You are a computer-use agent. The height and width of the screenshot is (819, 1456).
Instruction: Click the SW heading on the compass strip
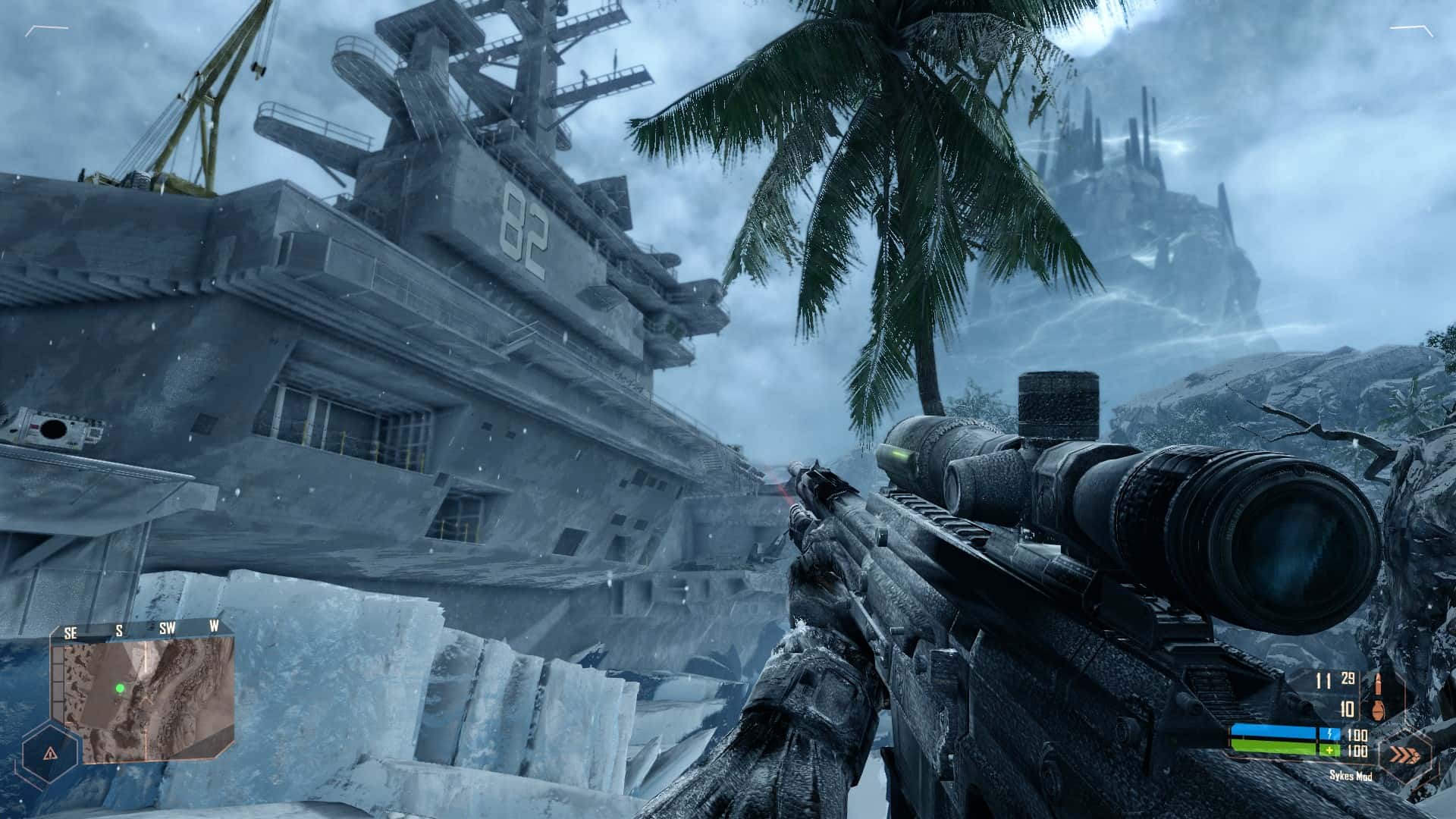pyautogui.click(x=168, y=627)
